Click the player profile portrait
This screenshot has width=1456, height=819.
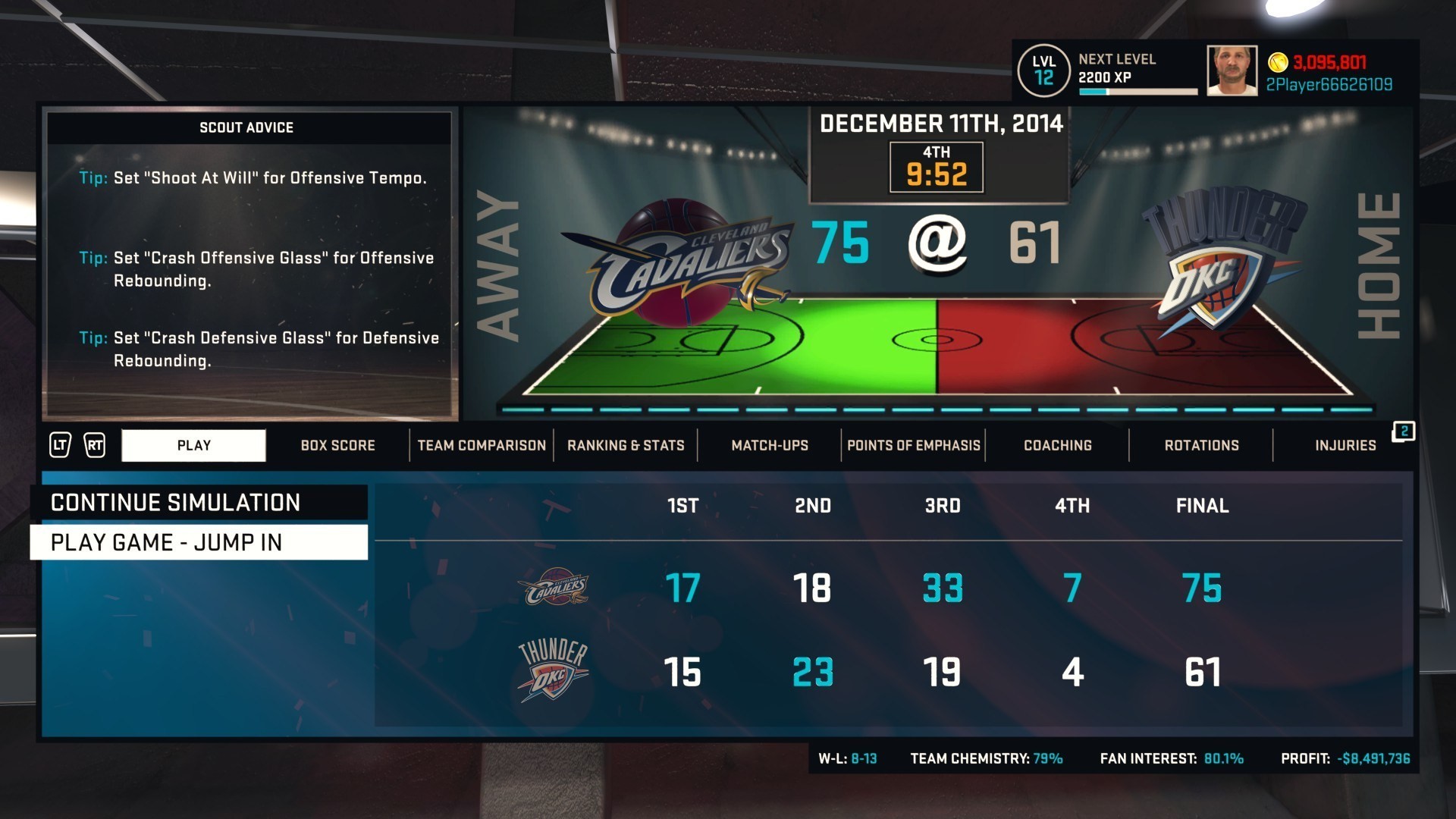pyautogui.click(x=1231, y=70)
